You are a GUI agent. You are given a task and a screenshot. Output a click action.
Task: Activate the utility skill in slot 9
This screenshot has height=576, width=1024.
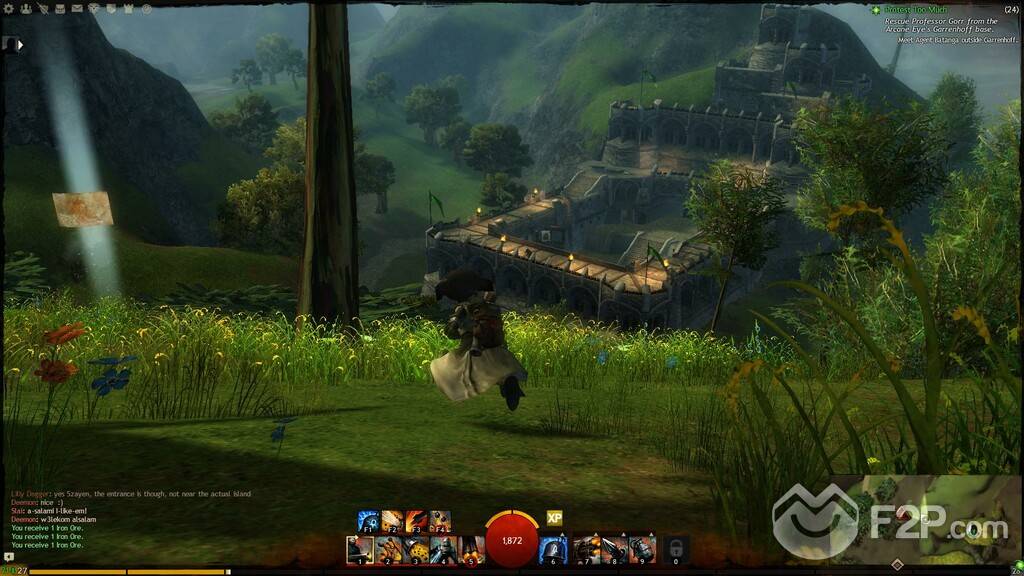642,549
